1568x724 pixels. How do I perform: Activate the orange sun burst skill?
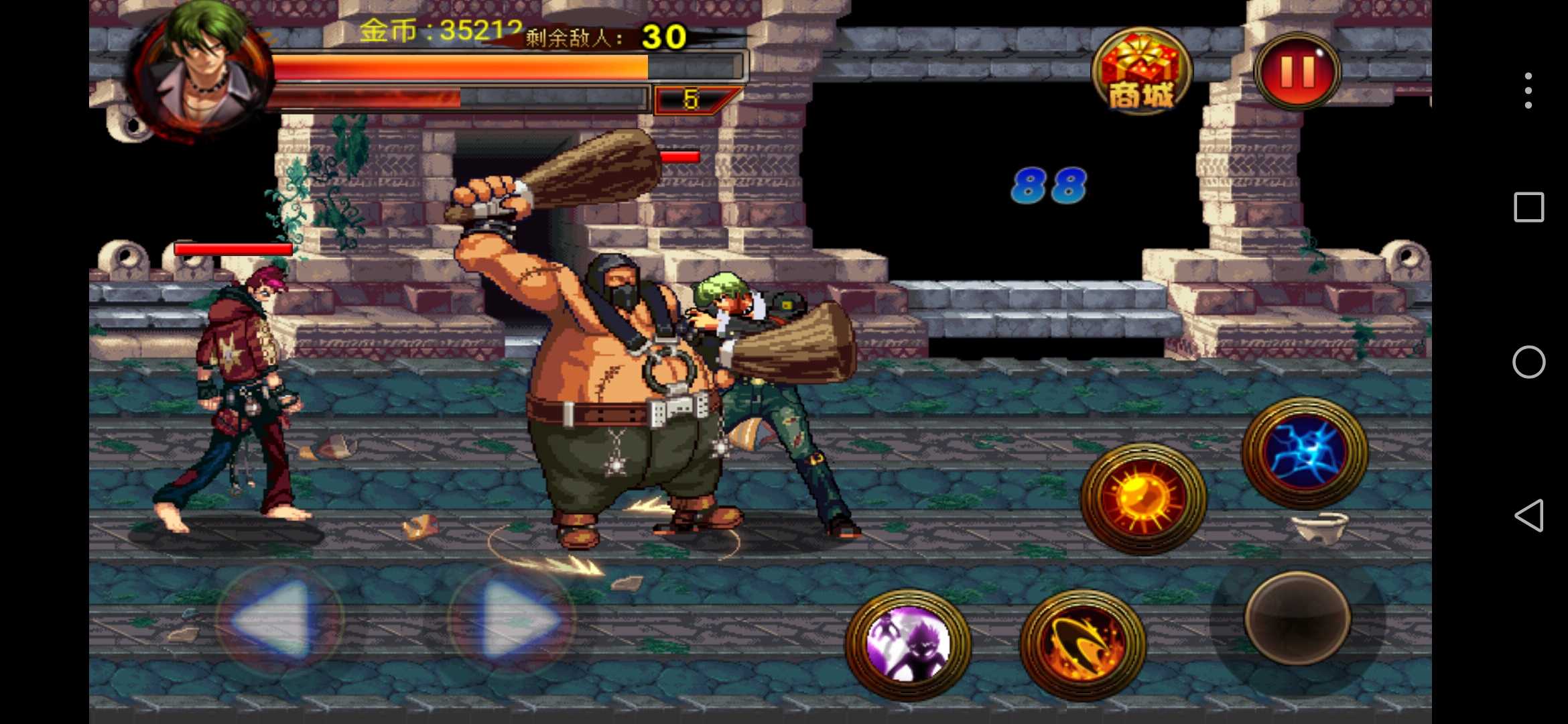click(x=1143, y=497)
